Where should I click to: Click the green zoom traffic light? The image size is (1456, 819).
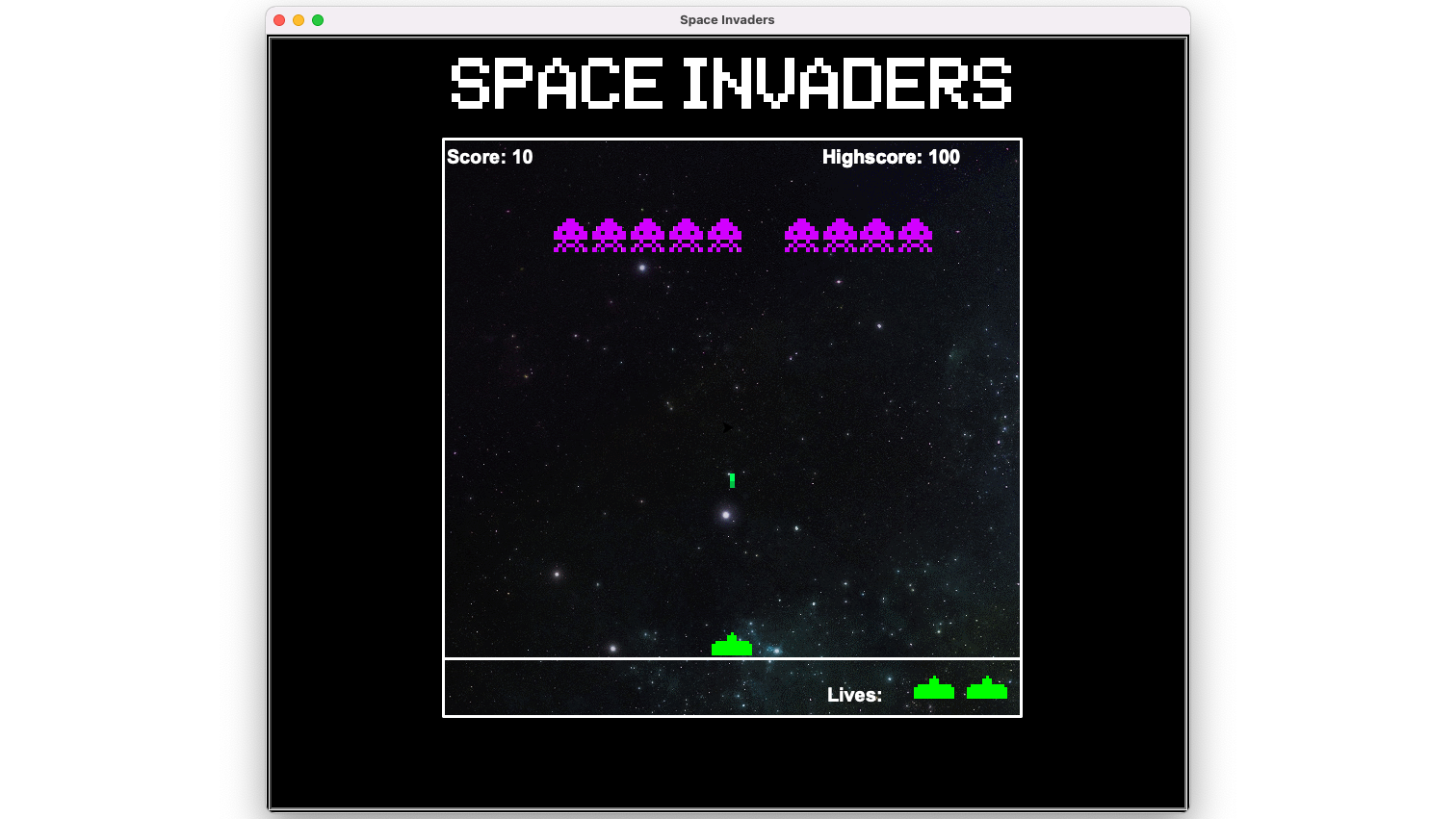(319, 19)
